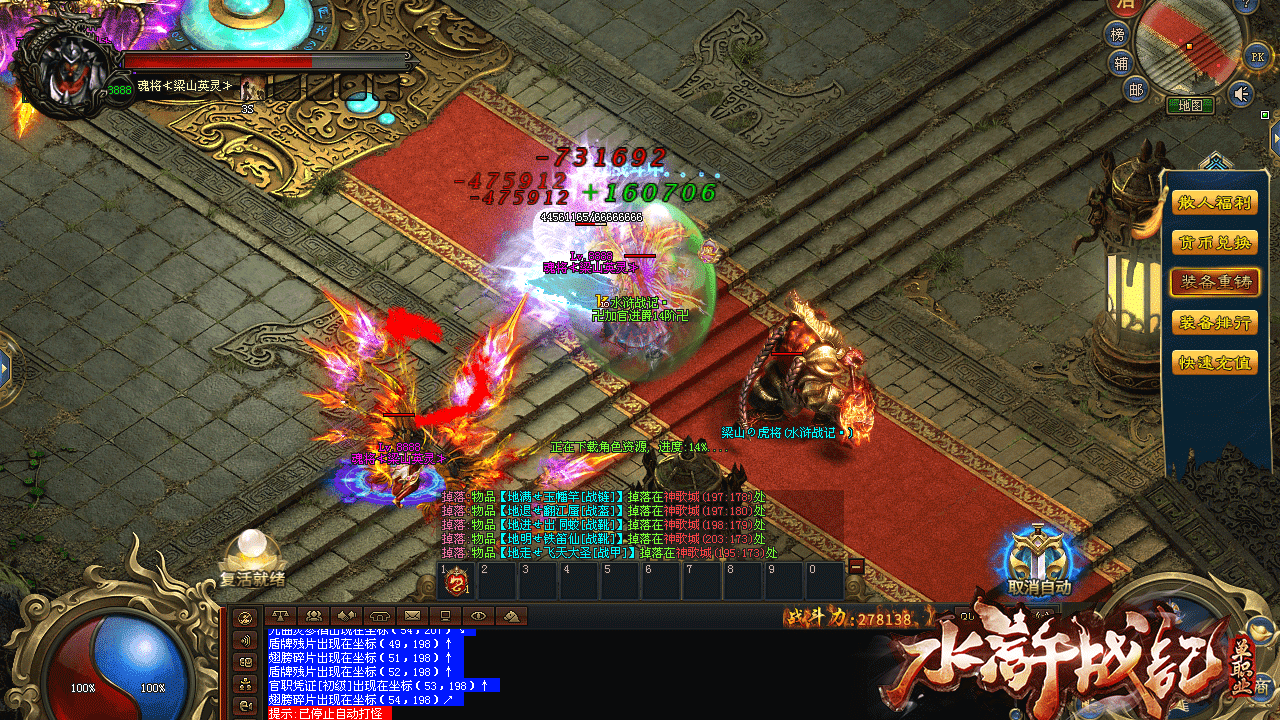Open the world map via 地图 button

click(x=1190, y=104)
